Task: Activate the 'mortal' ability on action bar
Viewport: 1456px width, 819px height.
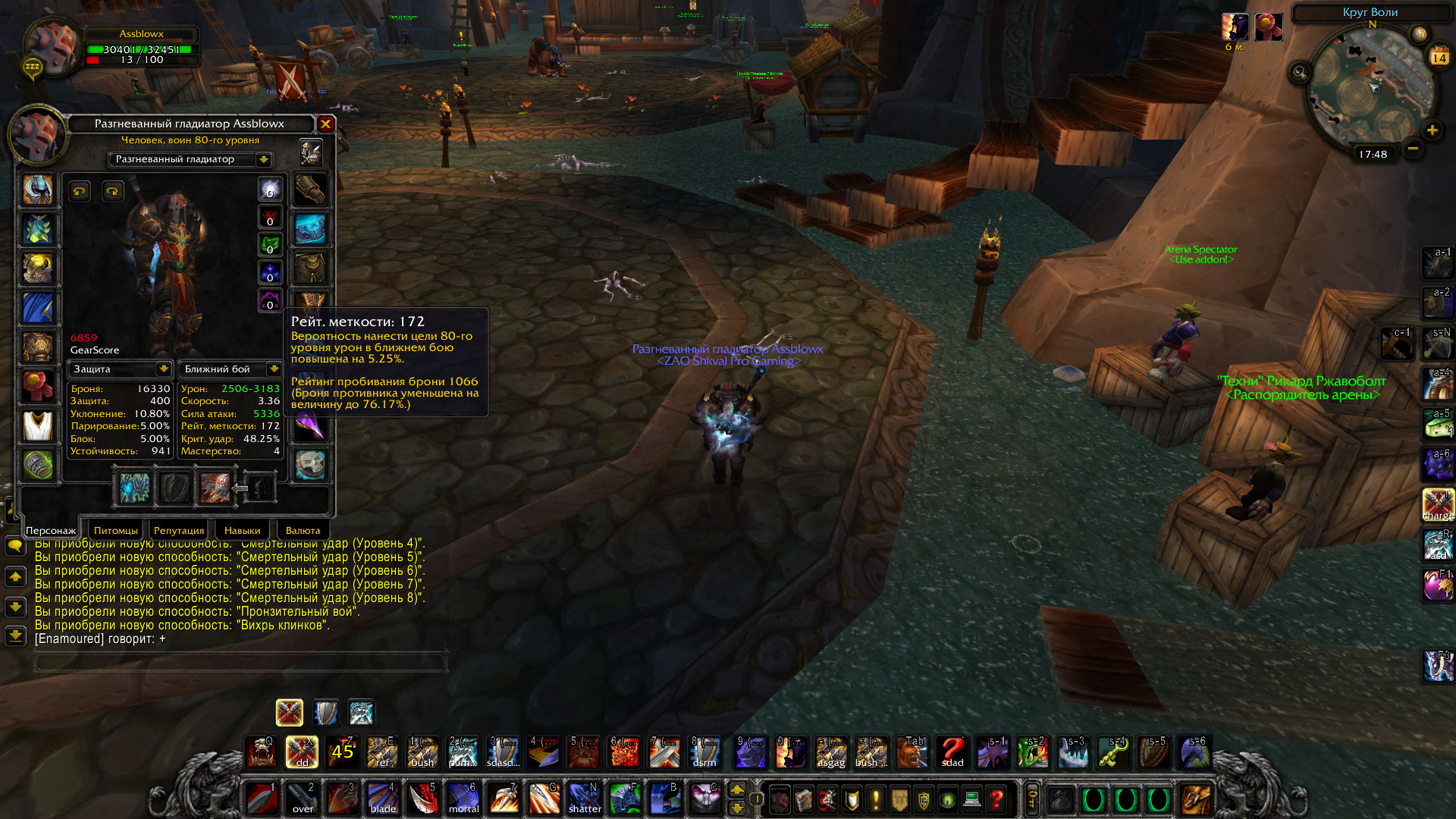Action: click(x=463, y=799)
